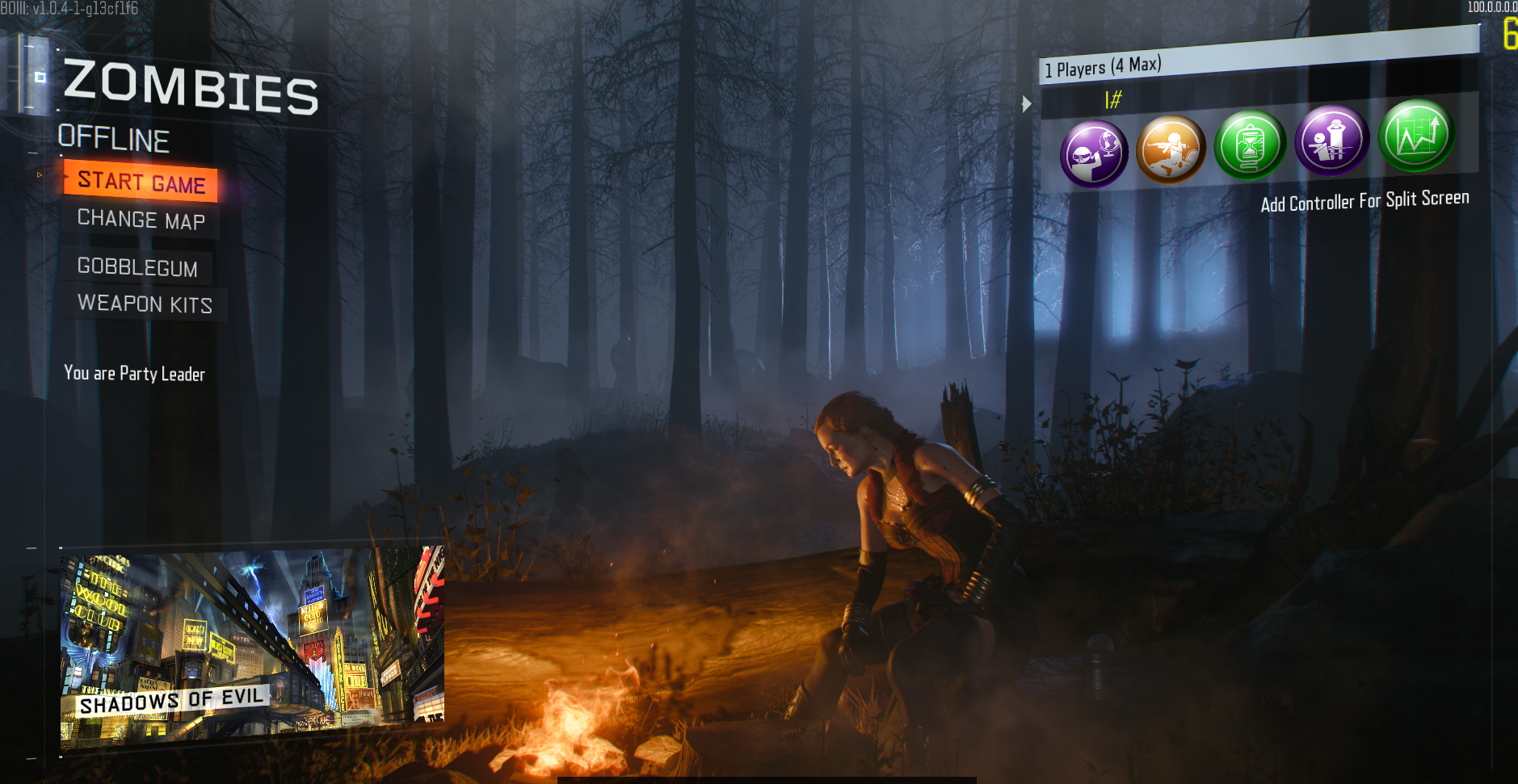The image size is (1518, 784).
Task: Click Add Controller For Split Screen
Action: pyautogui.click(x=1365, y=201)
